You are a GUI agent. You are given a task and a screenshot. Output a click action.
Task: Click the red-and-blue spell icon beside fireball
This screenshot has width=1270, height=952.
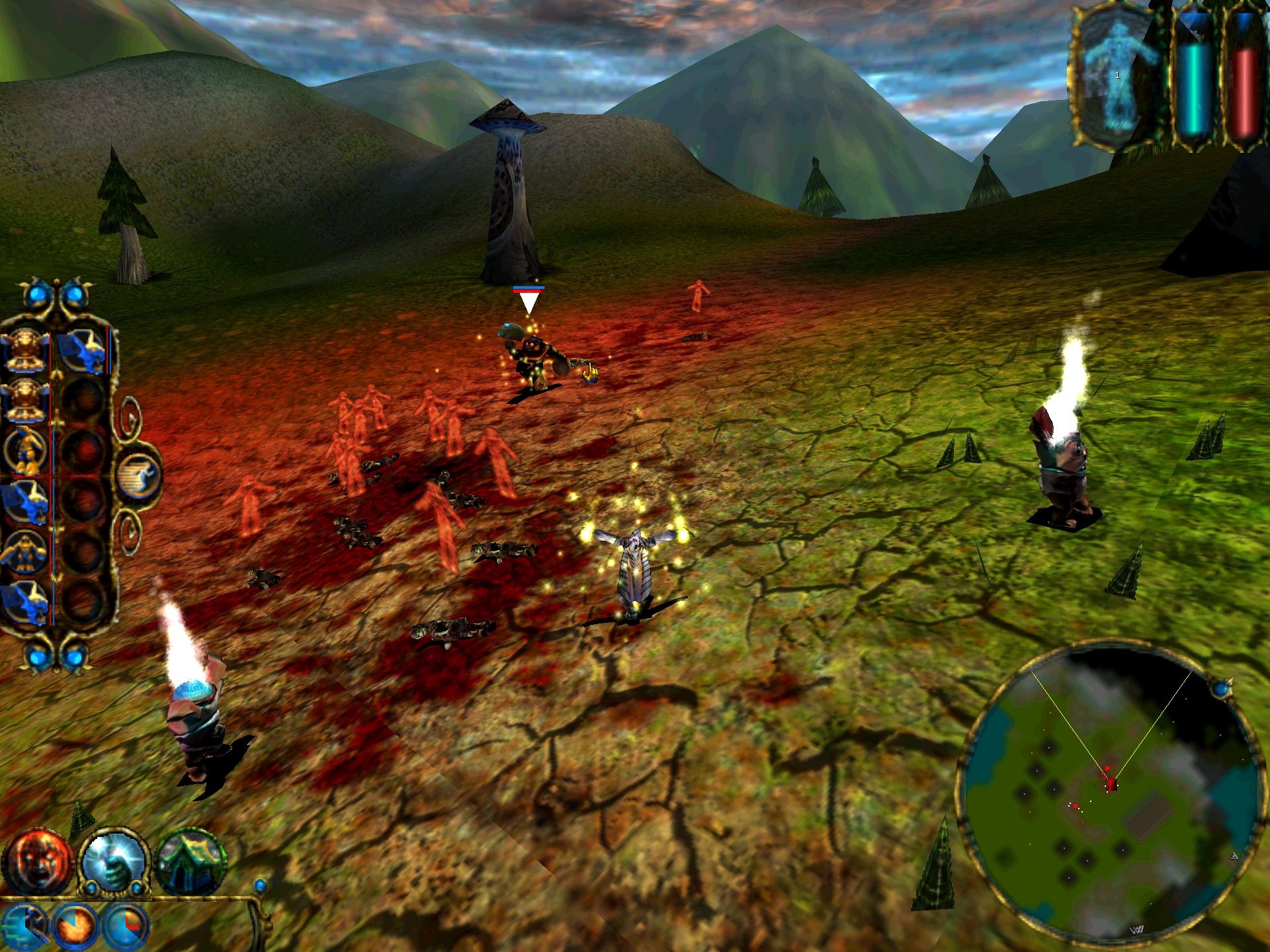(126, 926)
